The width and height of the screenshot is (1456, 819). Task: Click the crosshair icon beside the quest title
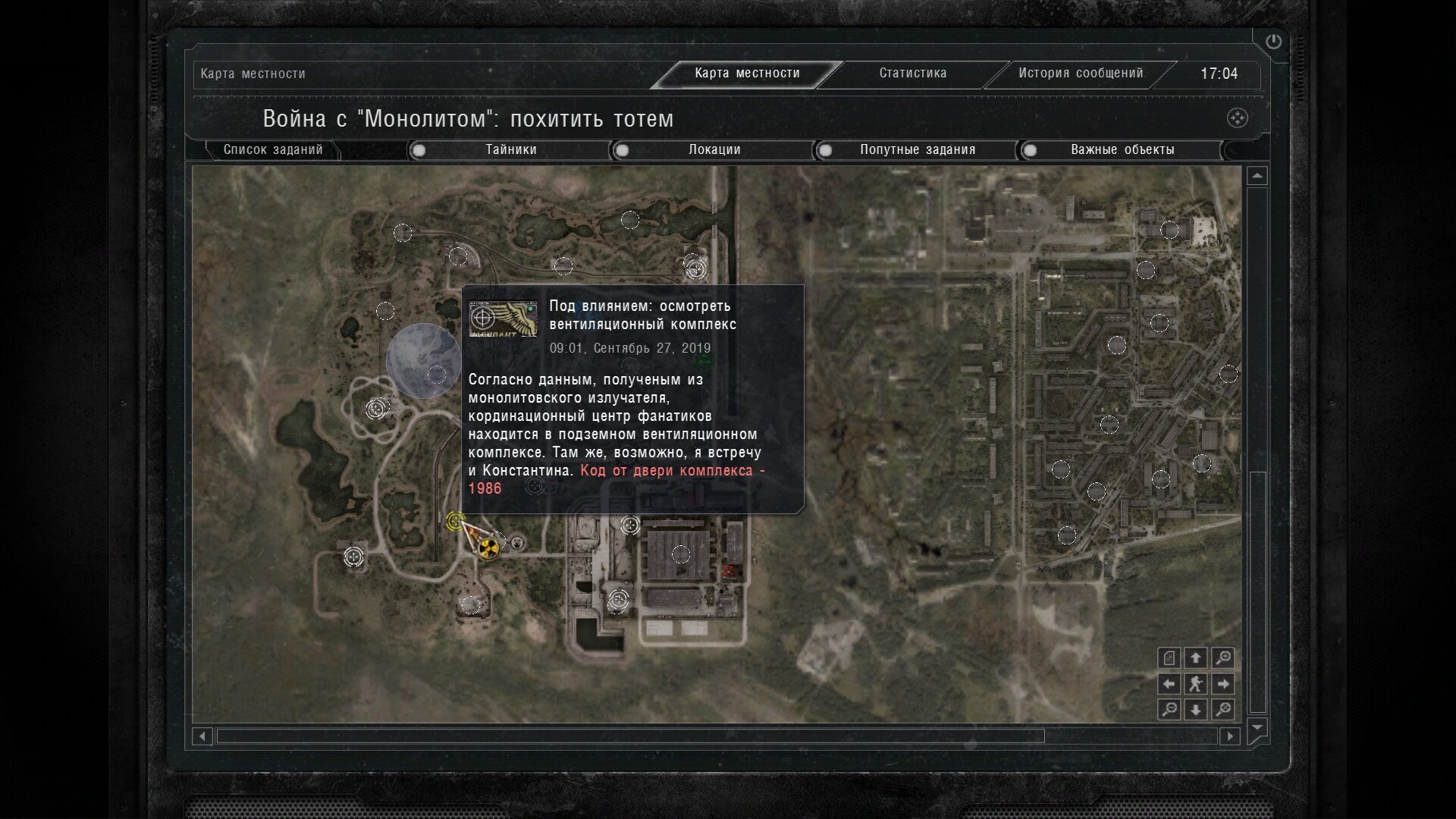[1237, 118]
